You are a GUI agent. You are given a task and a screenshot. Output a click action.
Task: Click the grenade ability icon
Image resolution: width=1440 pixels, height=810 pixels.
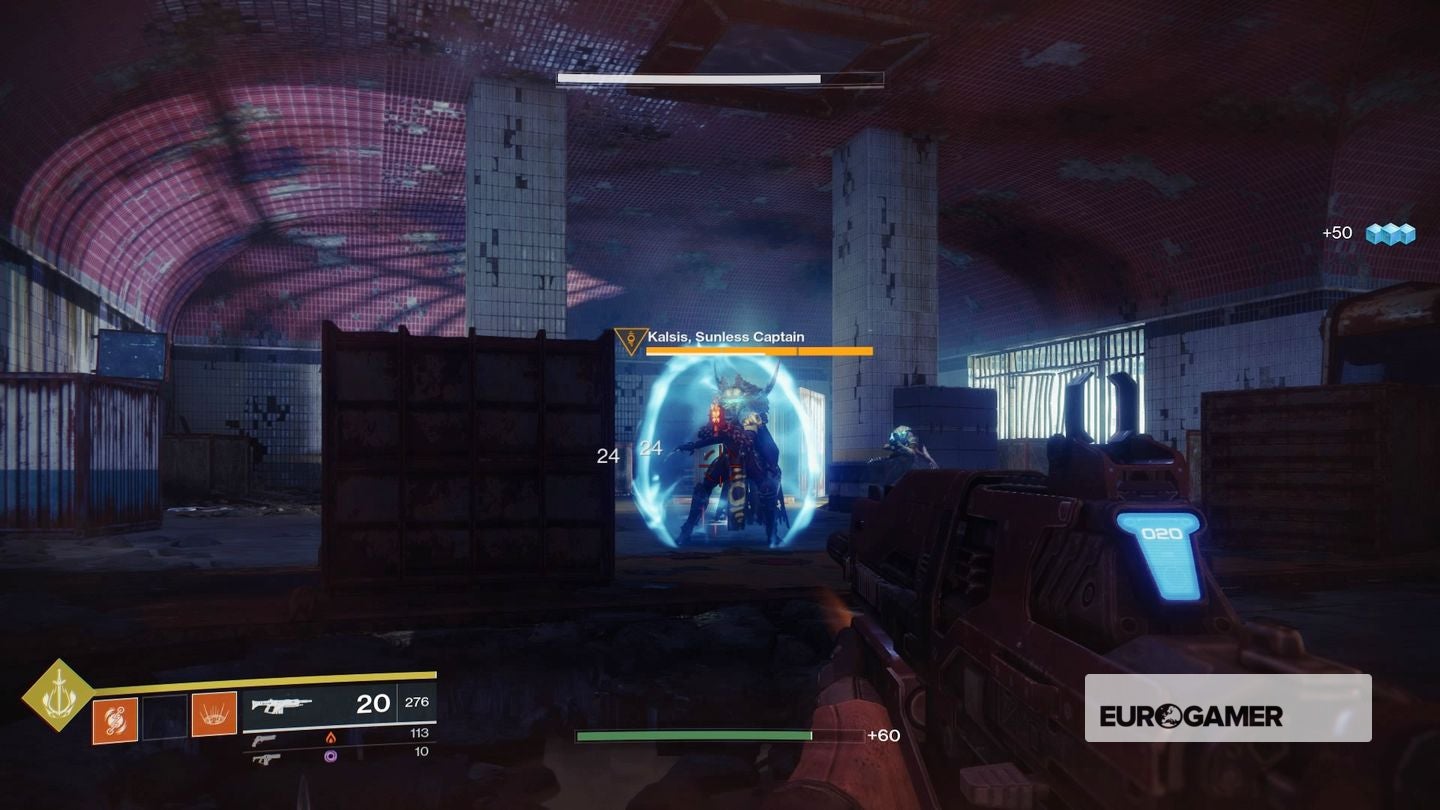[x=112, y=720]
